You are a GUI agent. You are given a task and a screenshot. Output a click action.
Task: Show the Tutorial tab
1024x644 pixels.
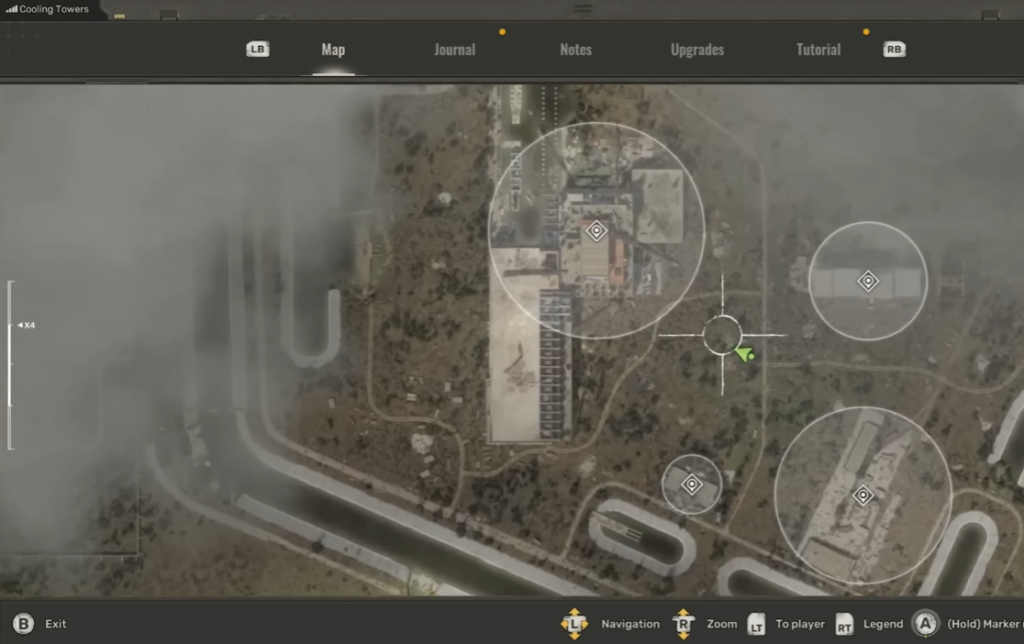[x=818, y=50]
